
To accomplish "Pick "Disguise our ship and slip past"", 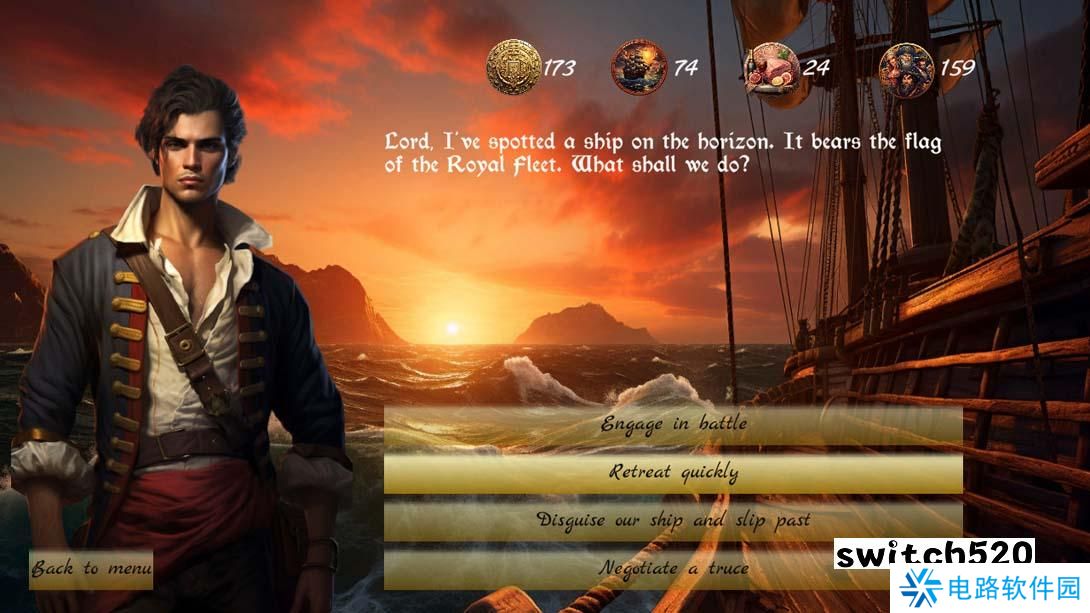I will click(x=673, y=520).
